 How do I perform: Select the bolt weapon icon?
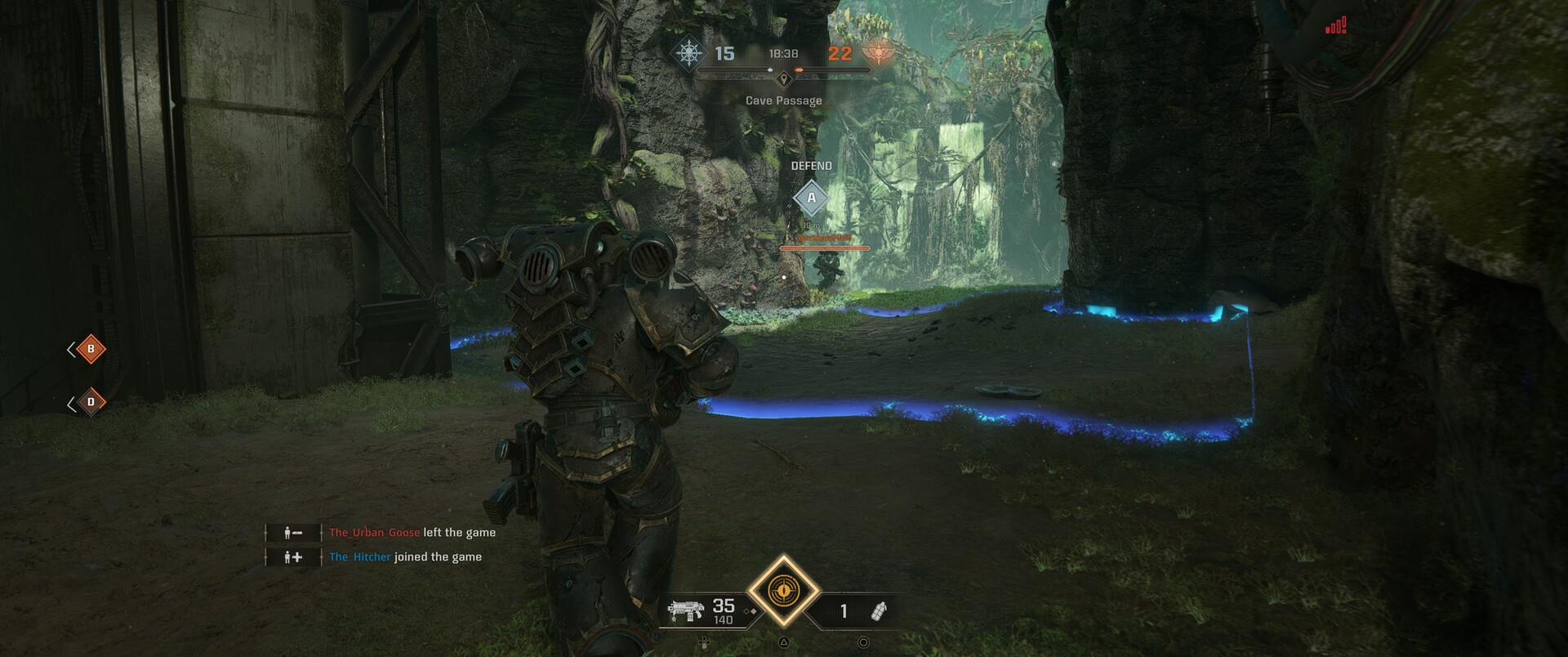click(685, 610)
